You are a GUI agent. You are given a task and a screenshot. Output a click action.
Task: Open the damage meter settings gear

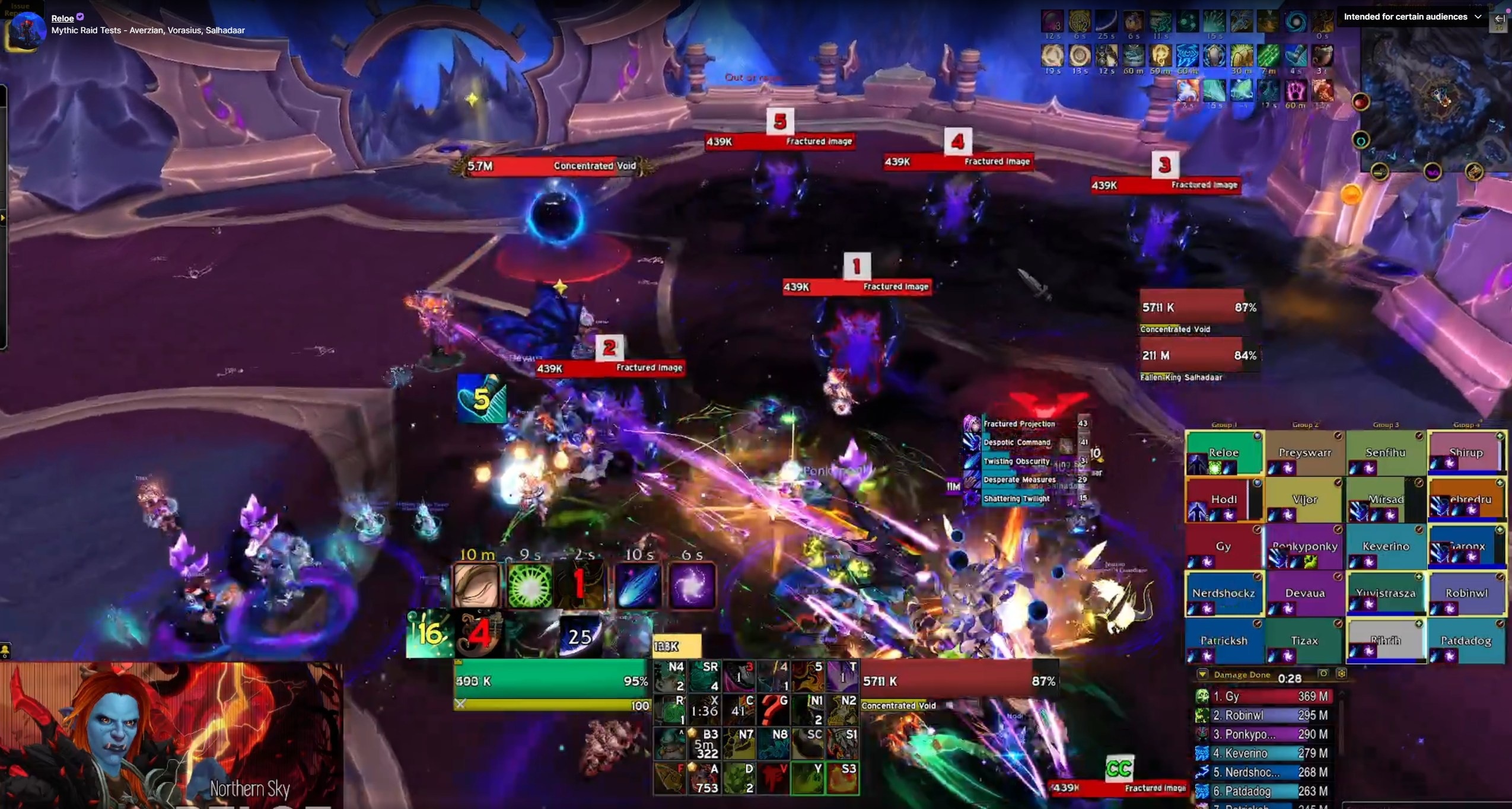[1341, 674]
